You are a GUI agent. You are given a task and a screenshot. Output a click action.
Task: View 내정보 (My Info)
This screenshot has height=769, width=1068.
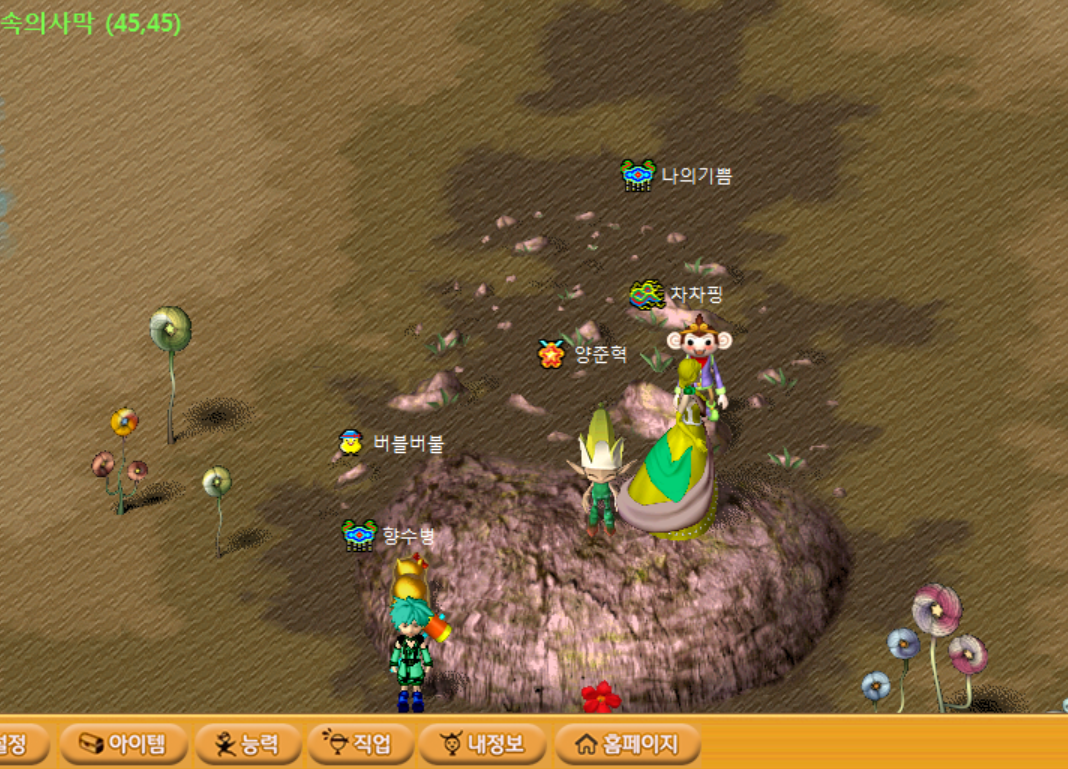[483, 744]
